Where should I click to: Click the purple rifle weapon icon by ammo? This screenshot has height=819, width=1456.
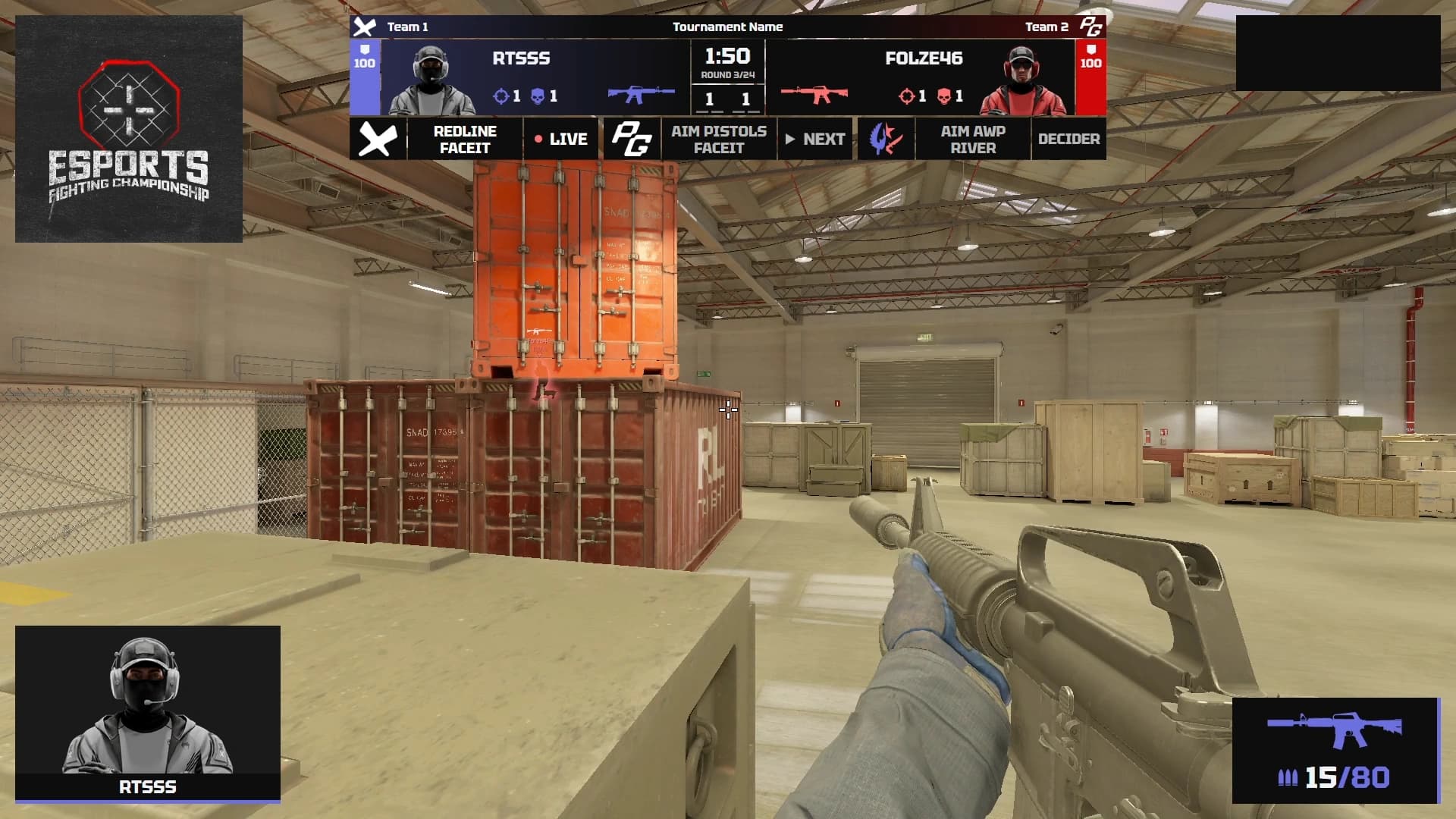(1335, 730)
